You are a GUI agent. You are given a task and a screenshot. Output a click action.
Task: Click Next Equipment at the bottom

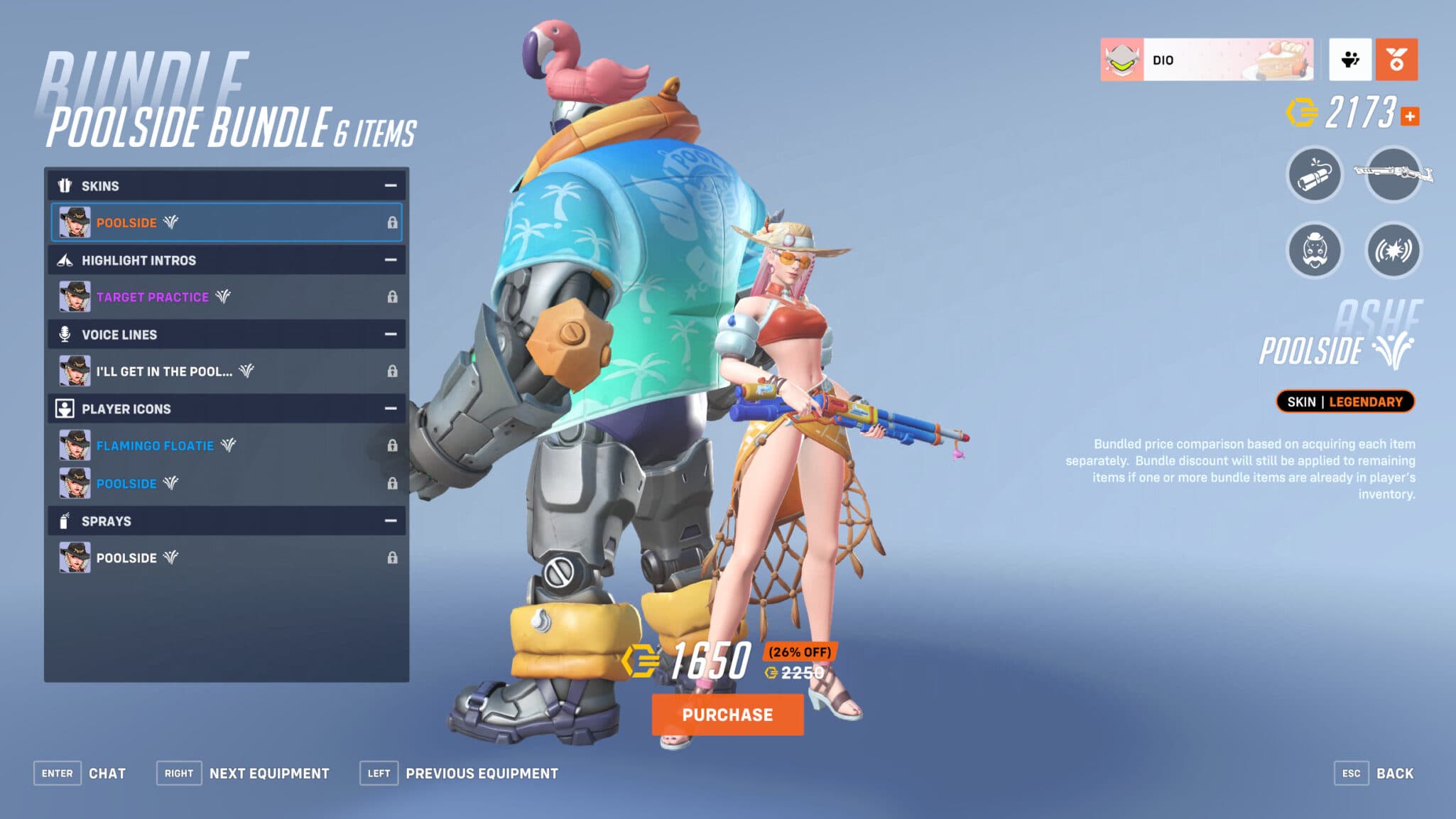coord(268,773)
